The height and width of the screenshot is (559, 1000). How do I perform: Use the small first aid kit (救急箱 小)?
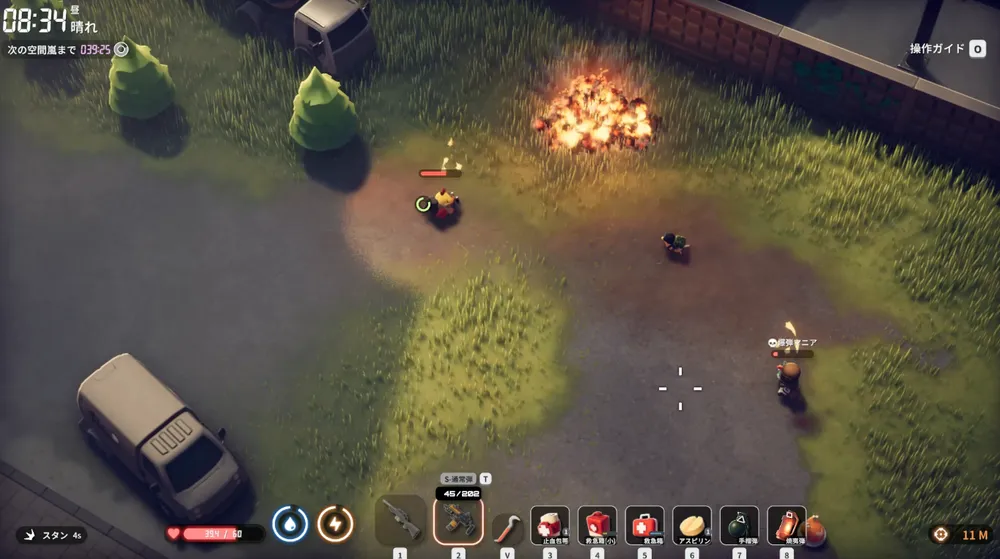click(597, 525)
